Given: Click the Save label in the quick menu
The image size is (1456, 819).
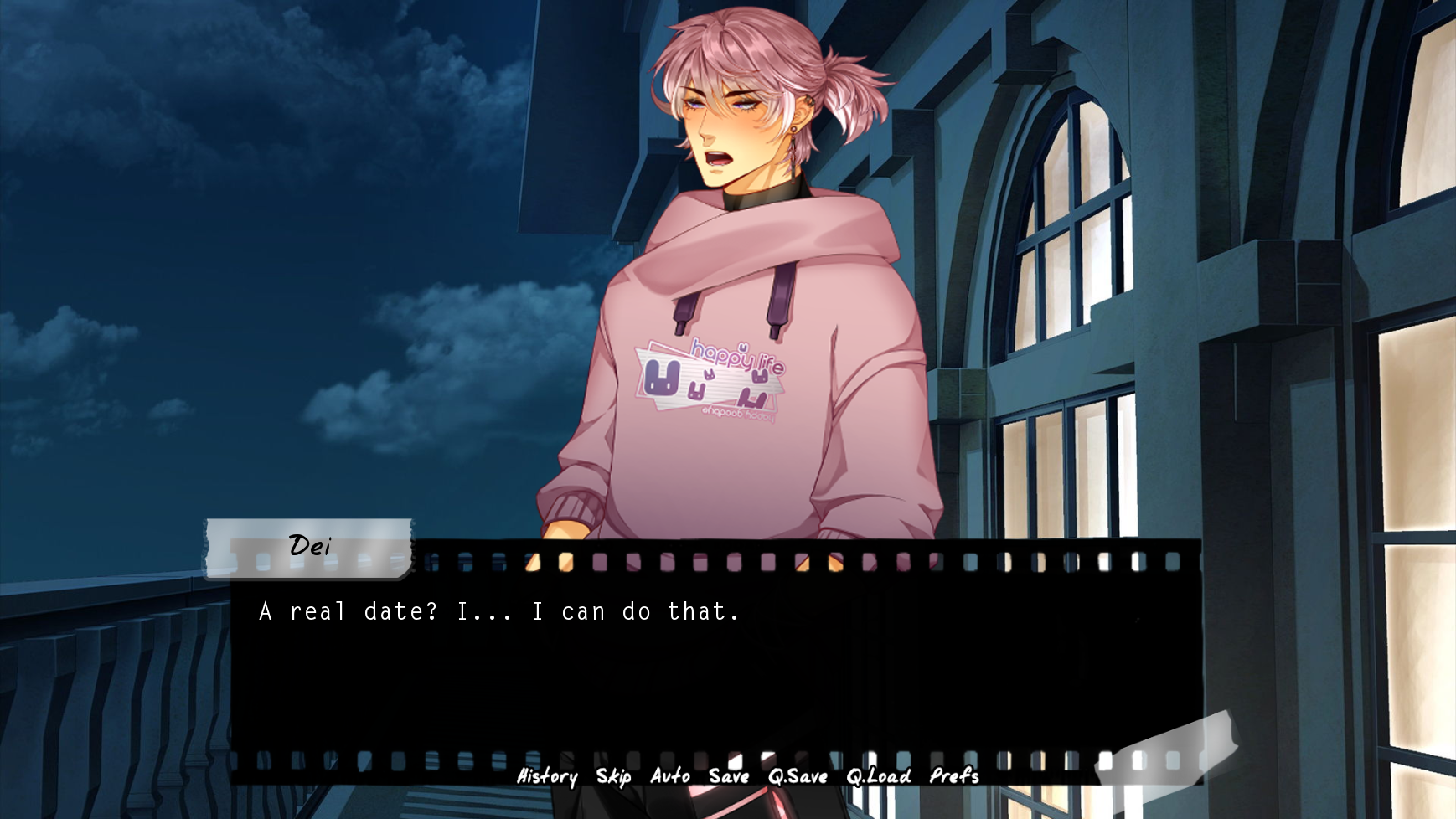Looking at the screenshot, I should [728, 777].
